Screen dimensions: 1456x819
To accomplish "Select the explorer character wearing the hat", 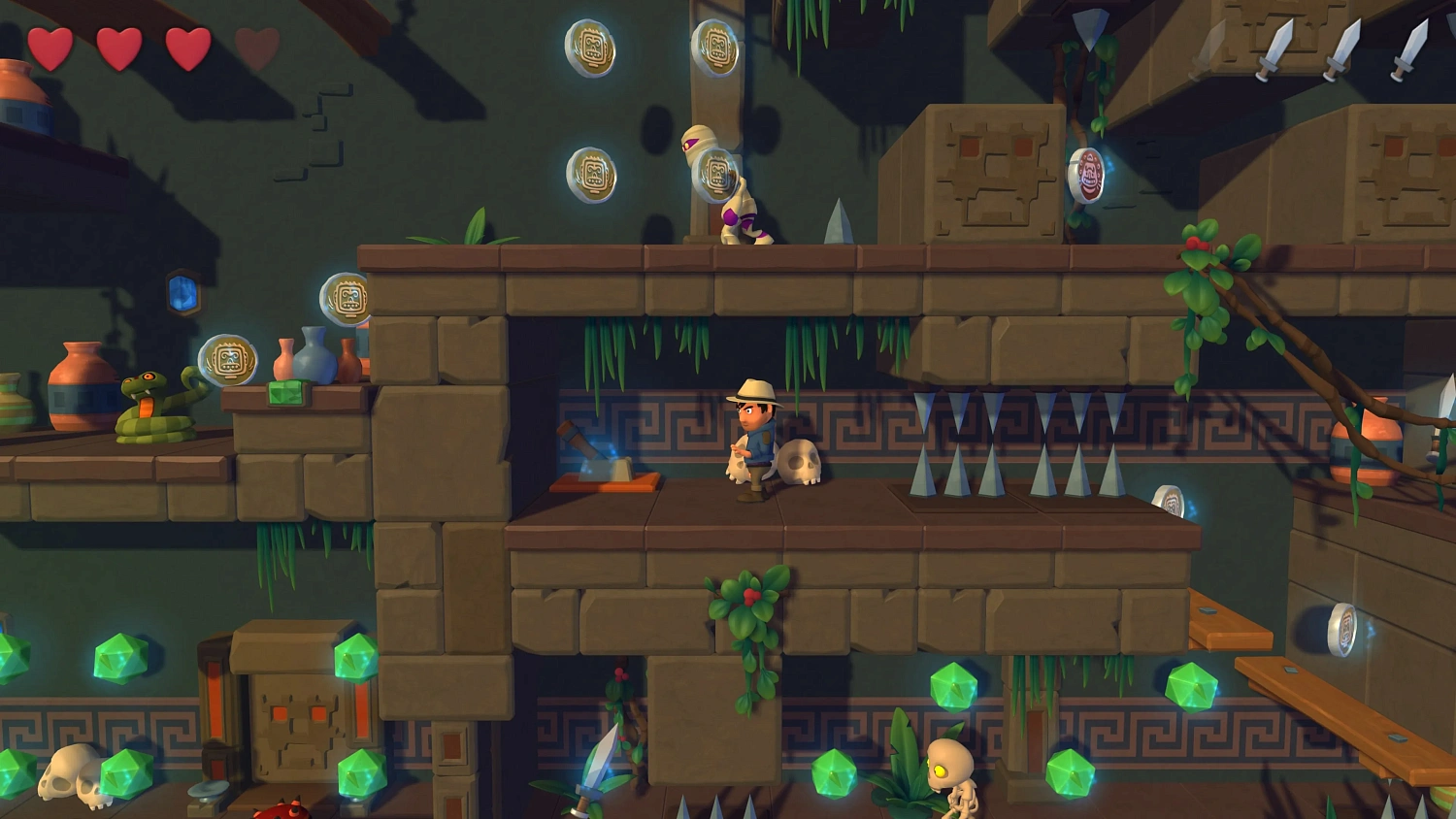I will pos(752,437).
